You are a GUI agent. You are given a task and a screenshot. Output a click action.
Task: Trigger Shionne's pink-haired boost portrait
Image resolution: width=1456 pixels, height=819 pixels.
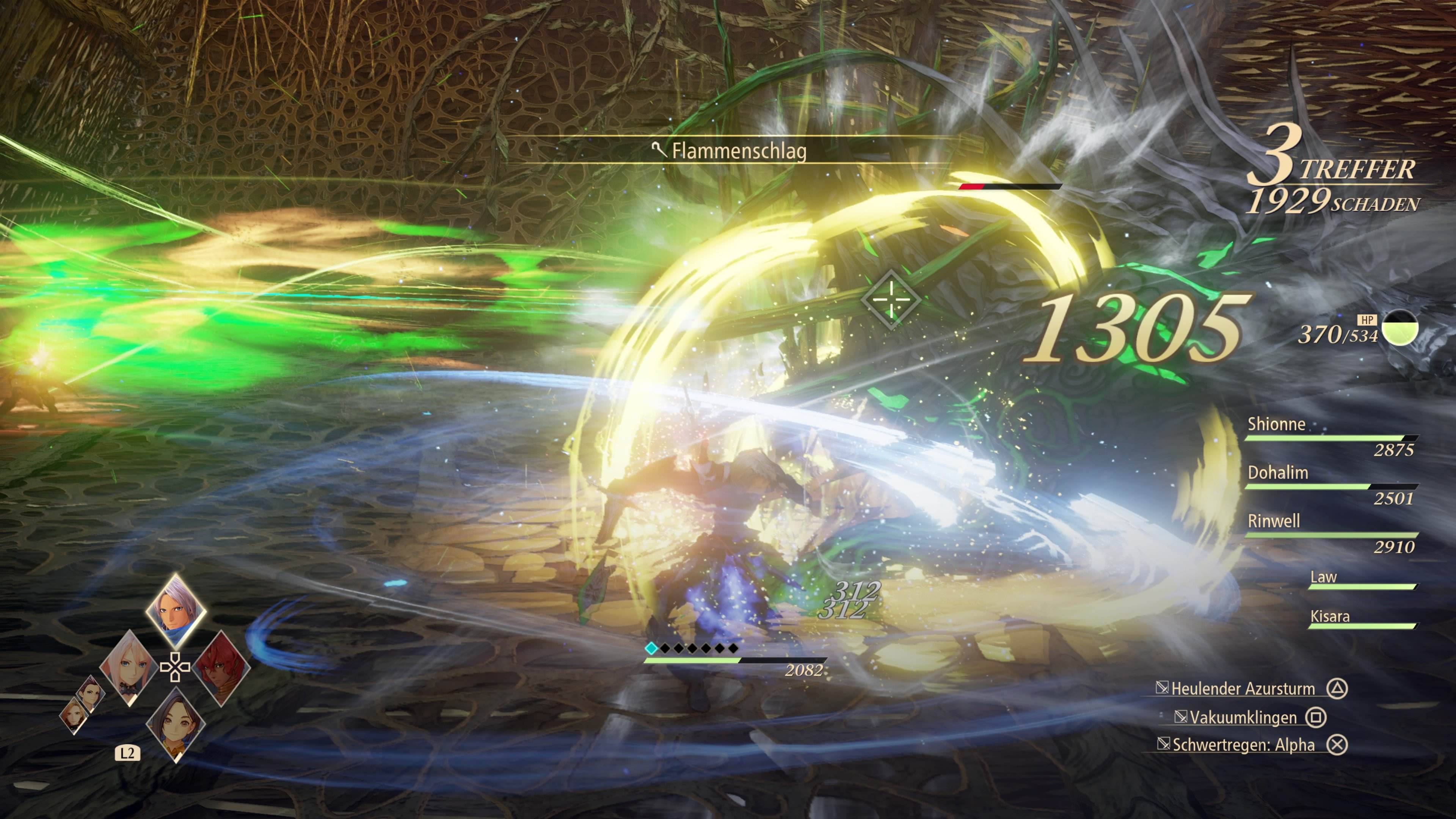[x=129, y=667]
